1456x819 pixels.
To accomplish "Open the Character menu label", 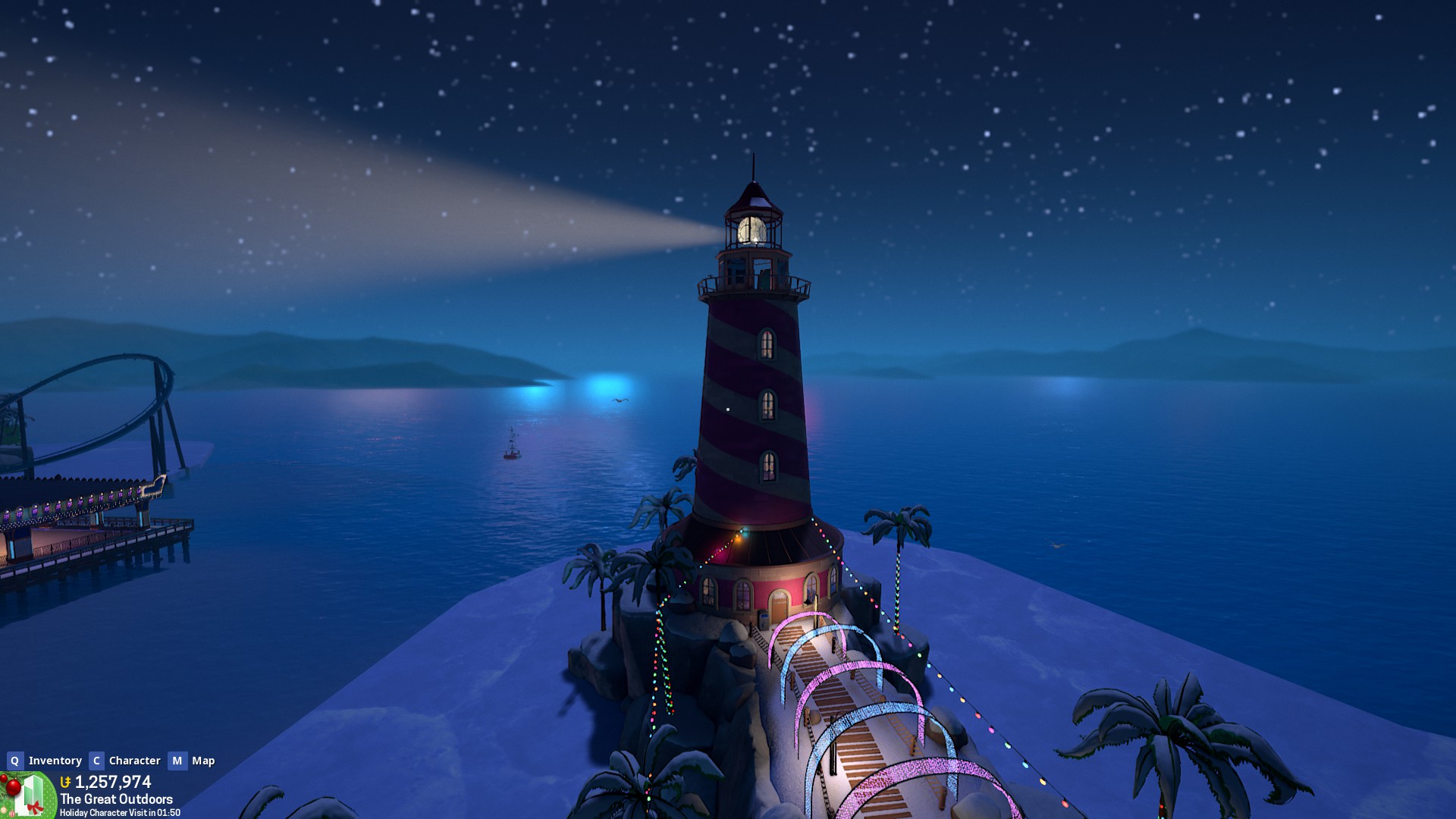I will click(x=134, y=761).
